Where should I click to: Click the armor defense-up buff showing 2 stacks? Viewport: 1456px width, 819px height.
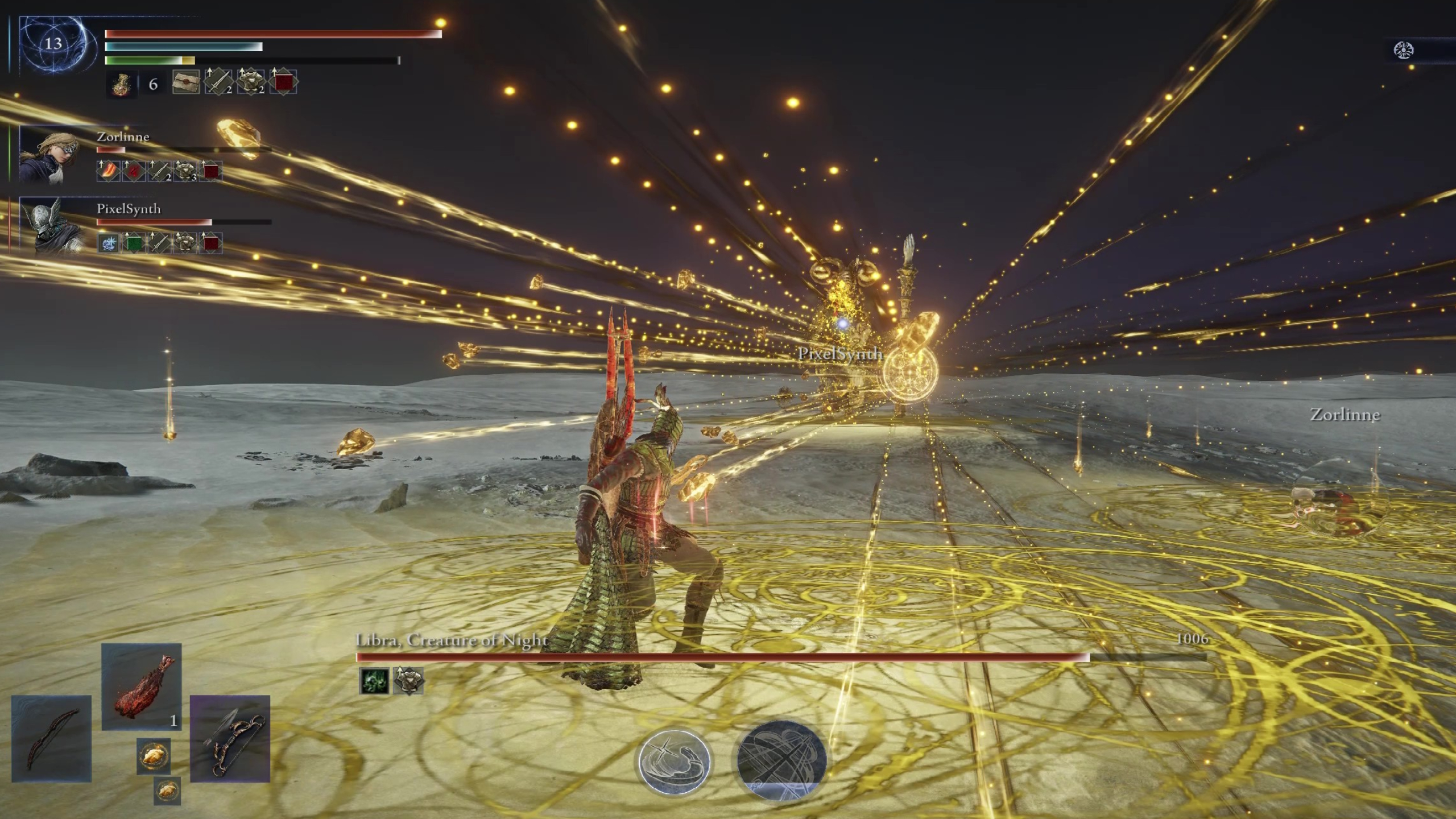[x=250, y=83]
